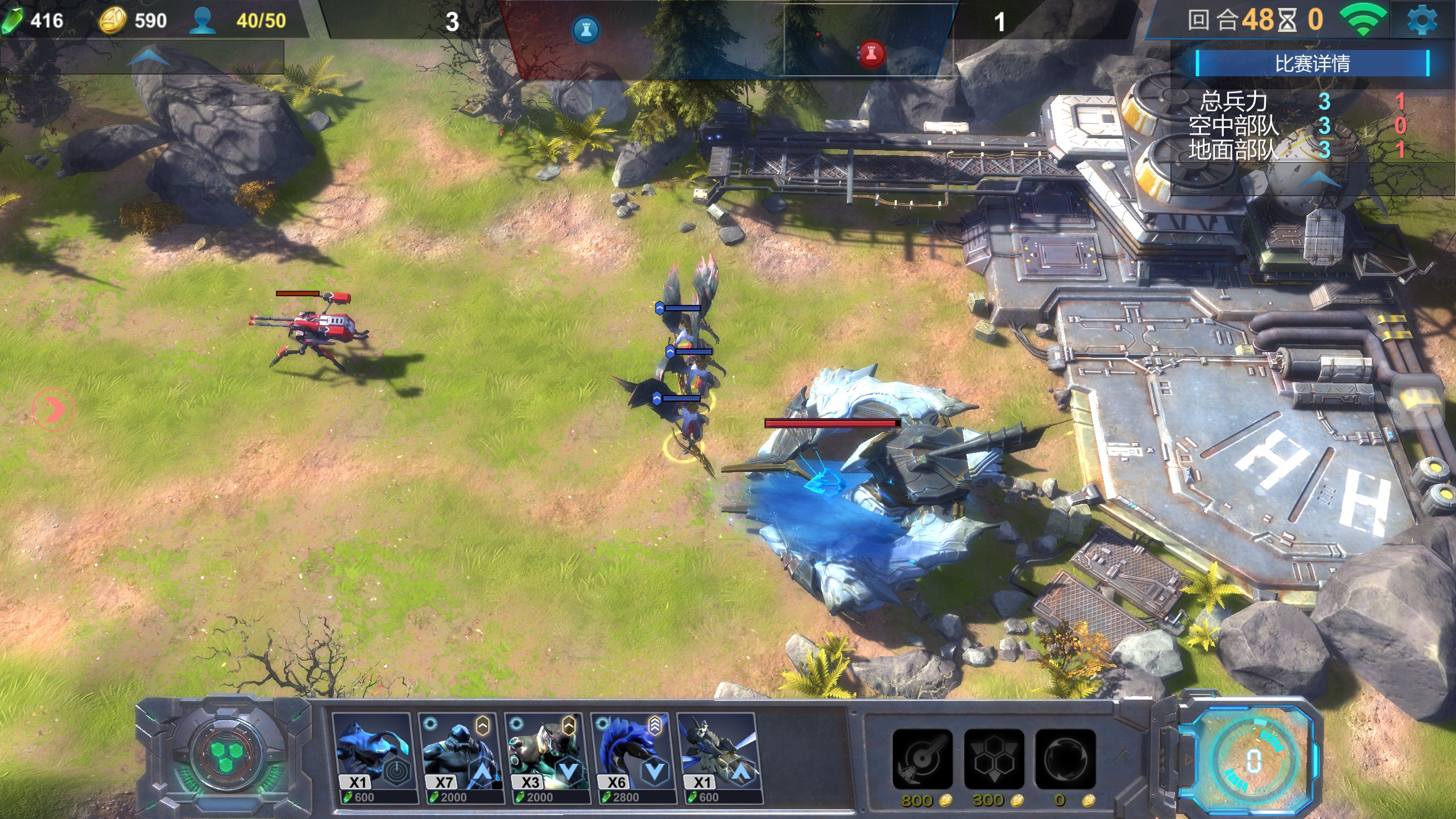
Task: Select the X7 armored soldier unit card
Action: [460, 758]
